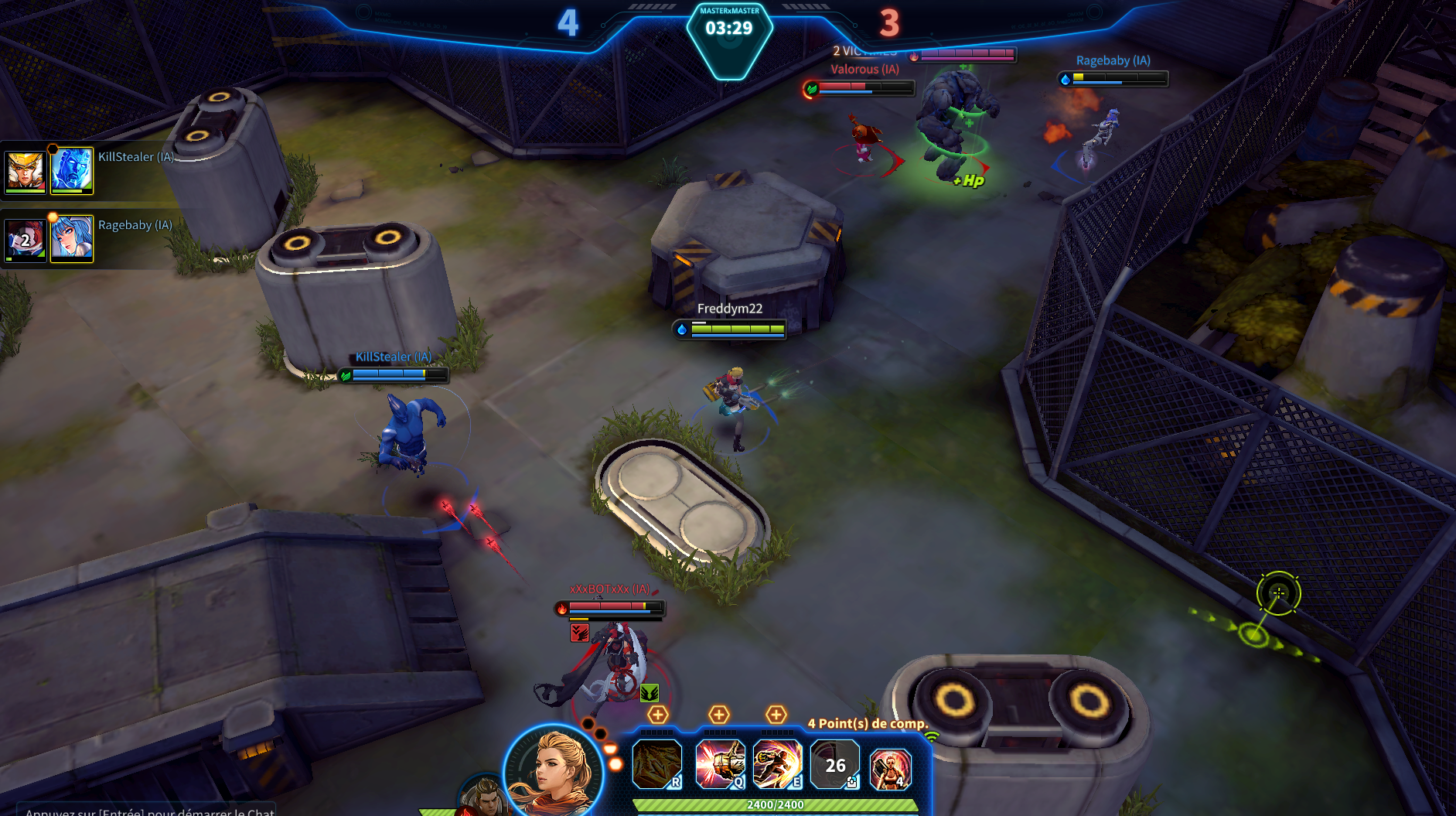
Task: Upgrade the R skill with plus button
Action: point(658,715)
